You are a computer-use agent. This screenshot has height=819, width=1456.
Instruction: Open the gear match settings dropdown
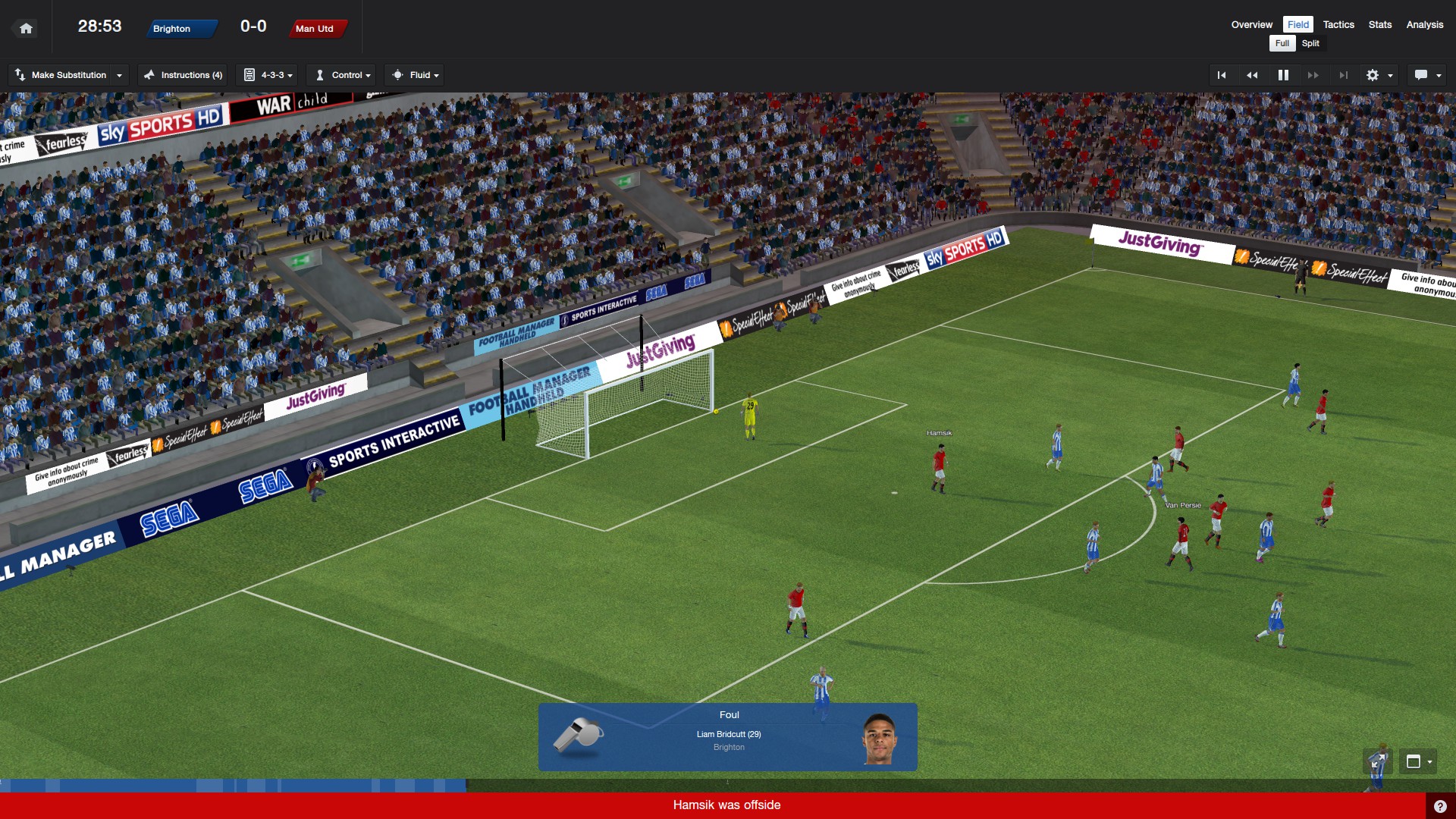(x=1379, y=75)
